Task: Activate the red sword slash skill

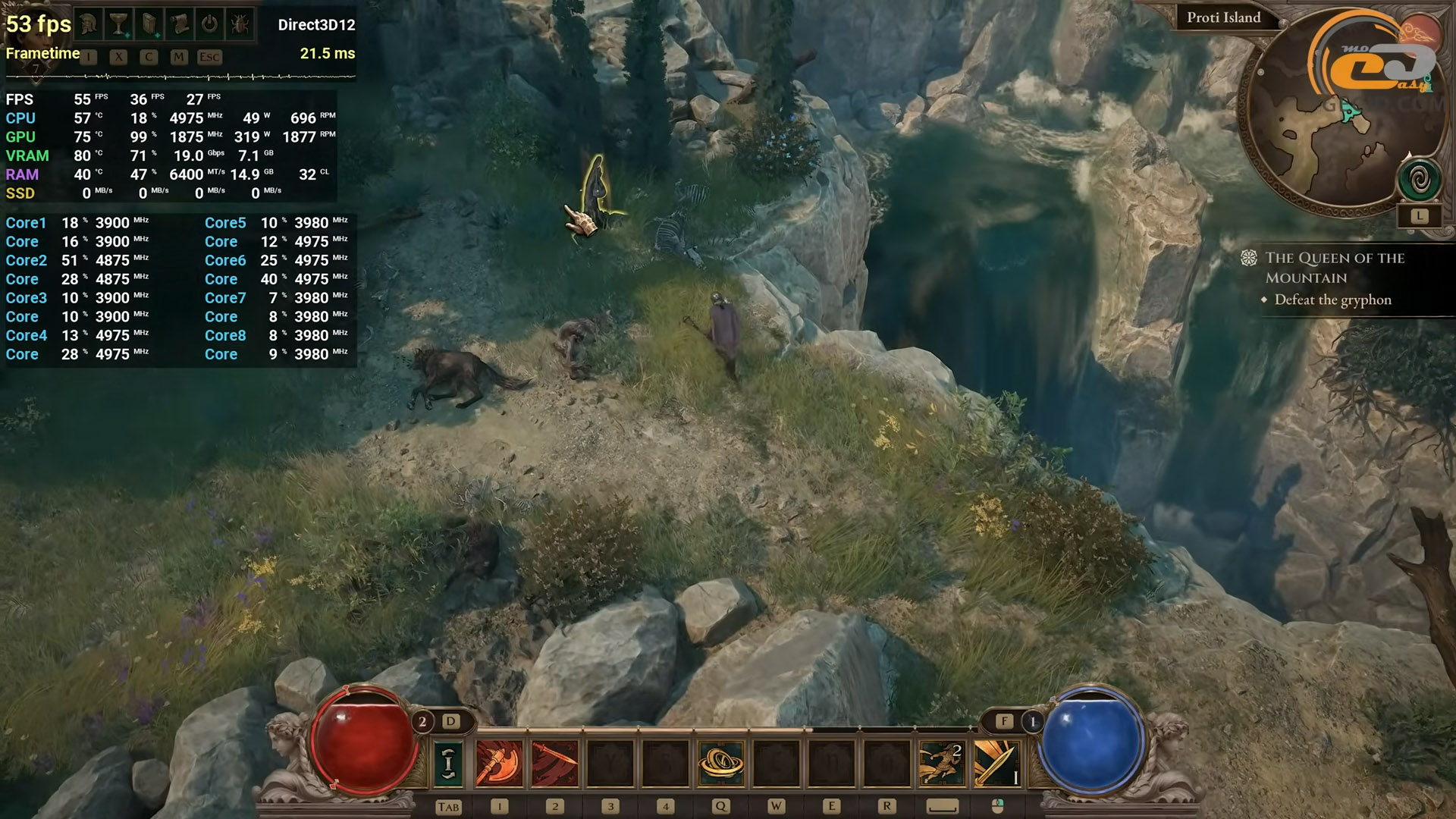Action: pos(554,762)
